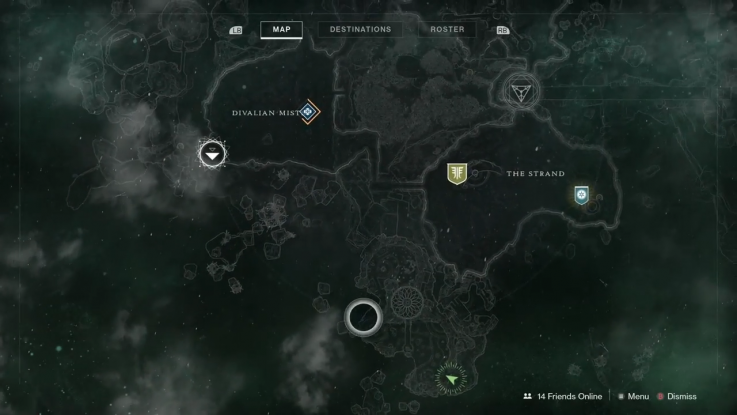Select the white downward-triangle circle marker
The image size is (737, 415).
pos(212,154)
